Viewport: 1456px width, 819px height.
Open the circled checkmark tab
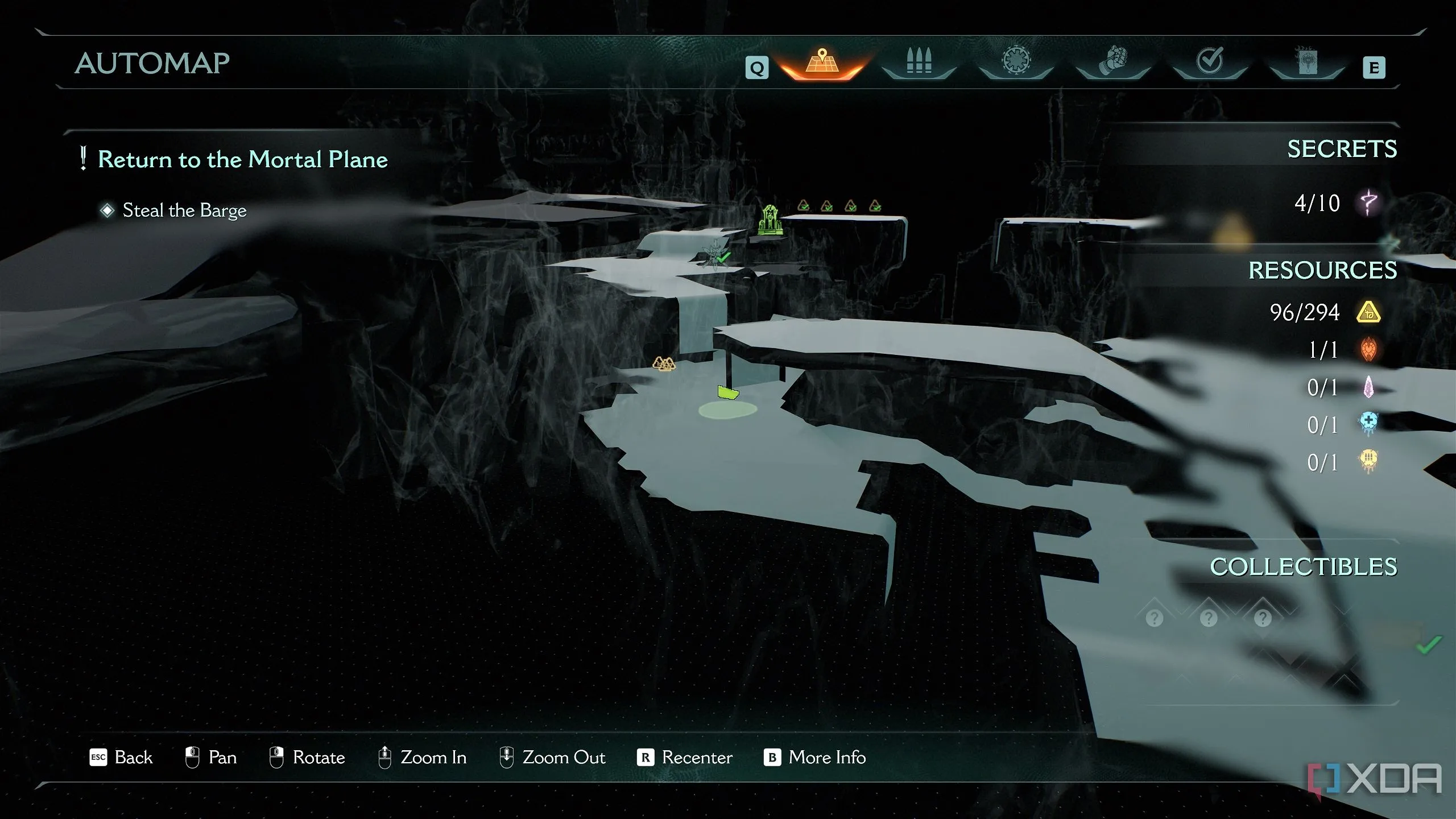[1210, 61]
